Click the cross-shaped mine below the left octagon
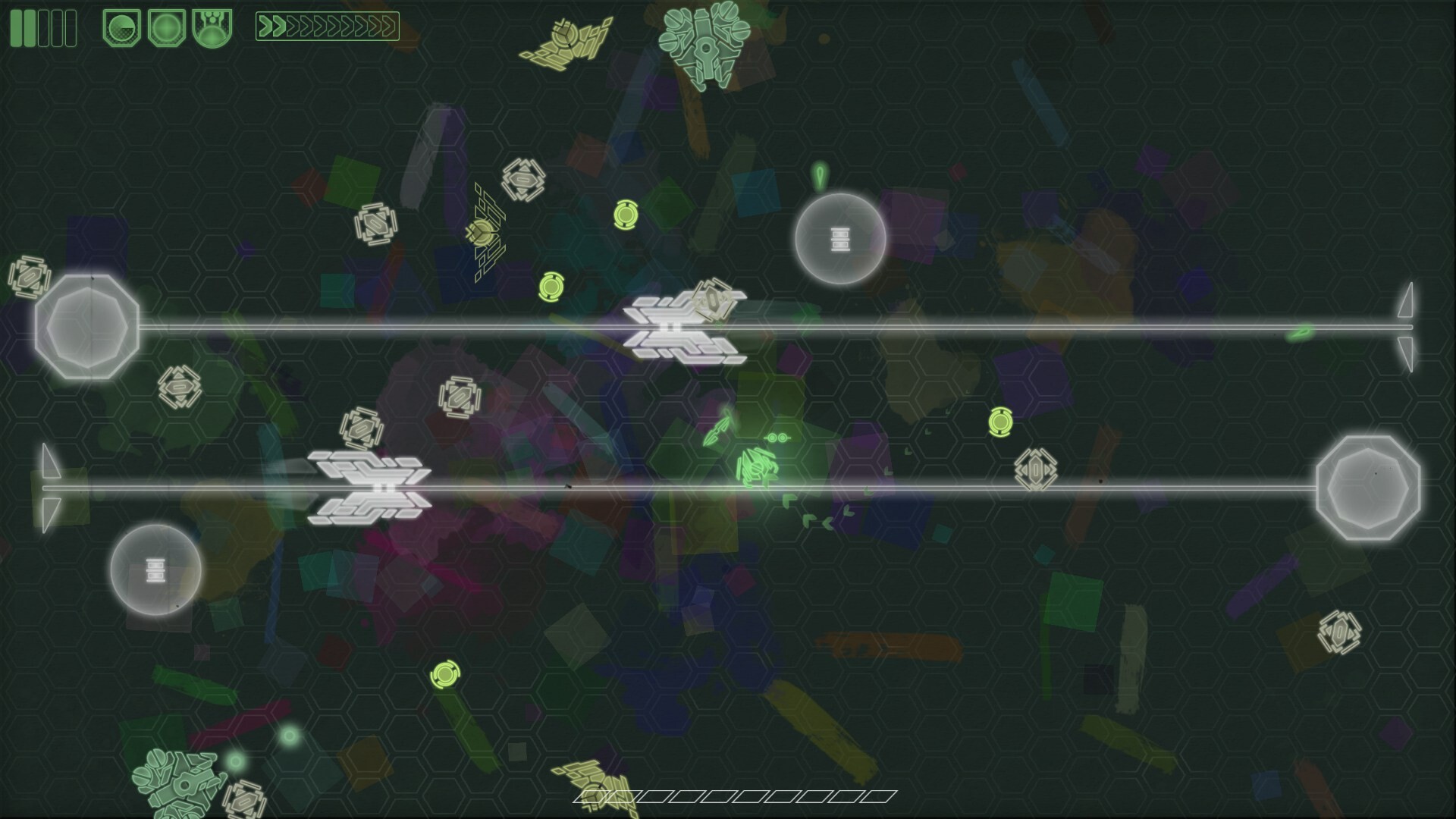This screenshot has height=819, width=1456. point(179,388)
